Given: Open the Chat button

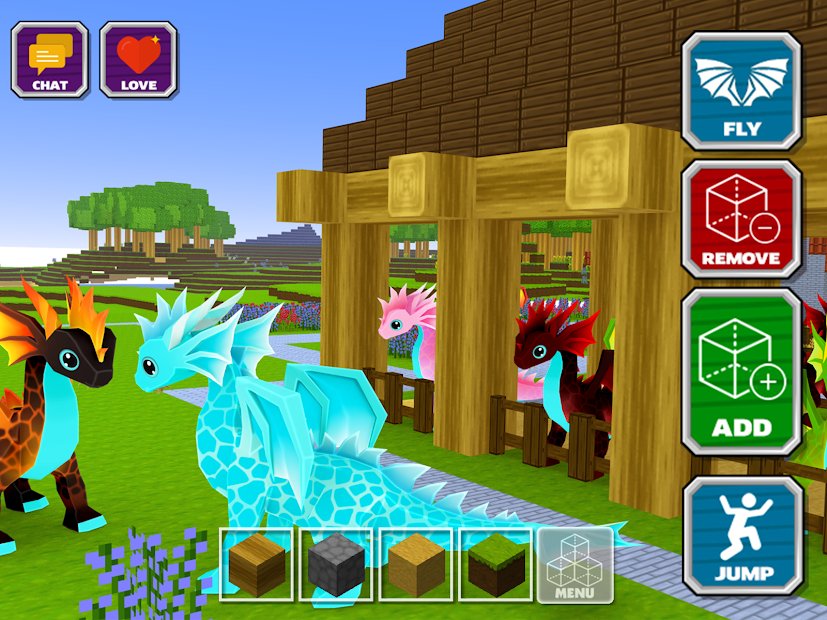Looking at the screenshot, I should click(49, 60).
